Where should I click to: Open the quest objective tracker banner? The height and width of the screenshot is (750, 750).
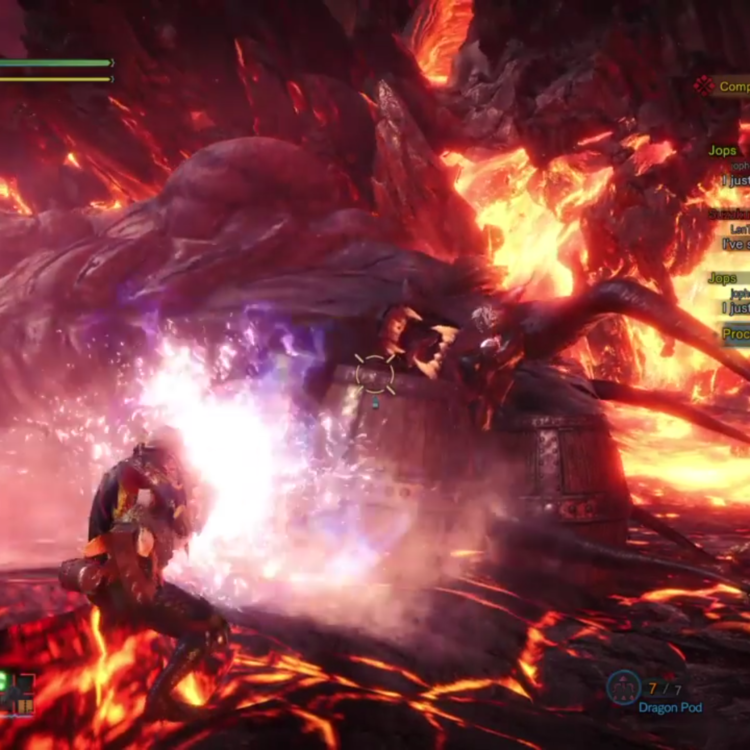[724, 87]
